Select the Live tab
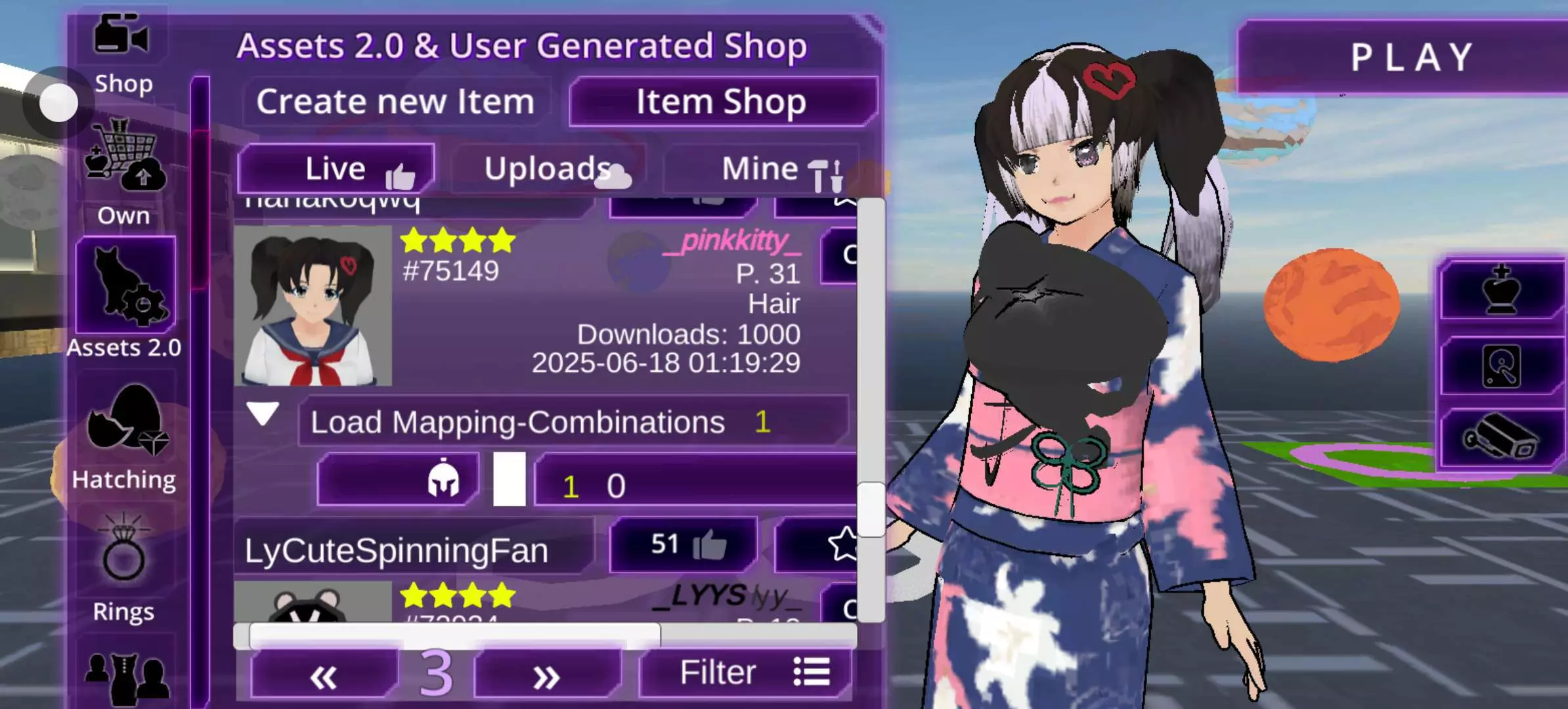 [336, 169]
